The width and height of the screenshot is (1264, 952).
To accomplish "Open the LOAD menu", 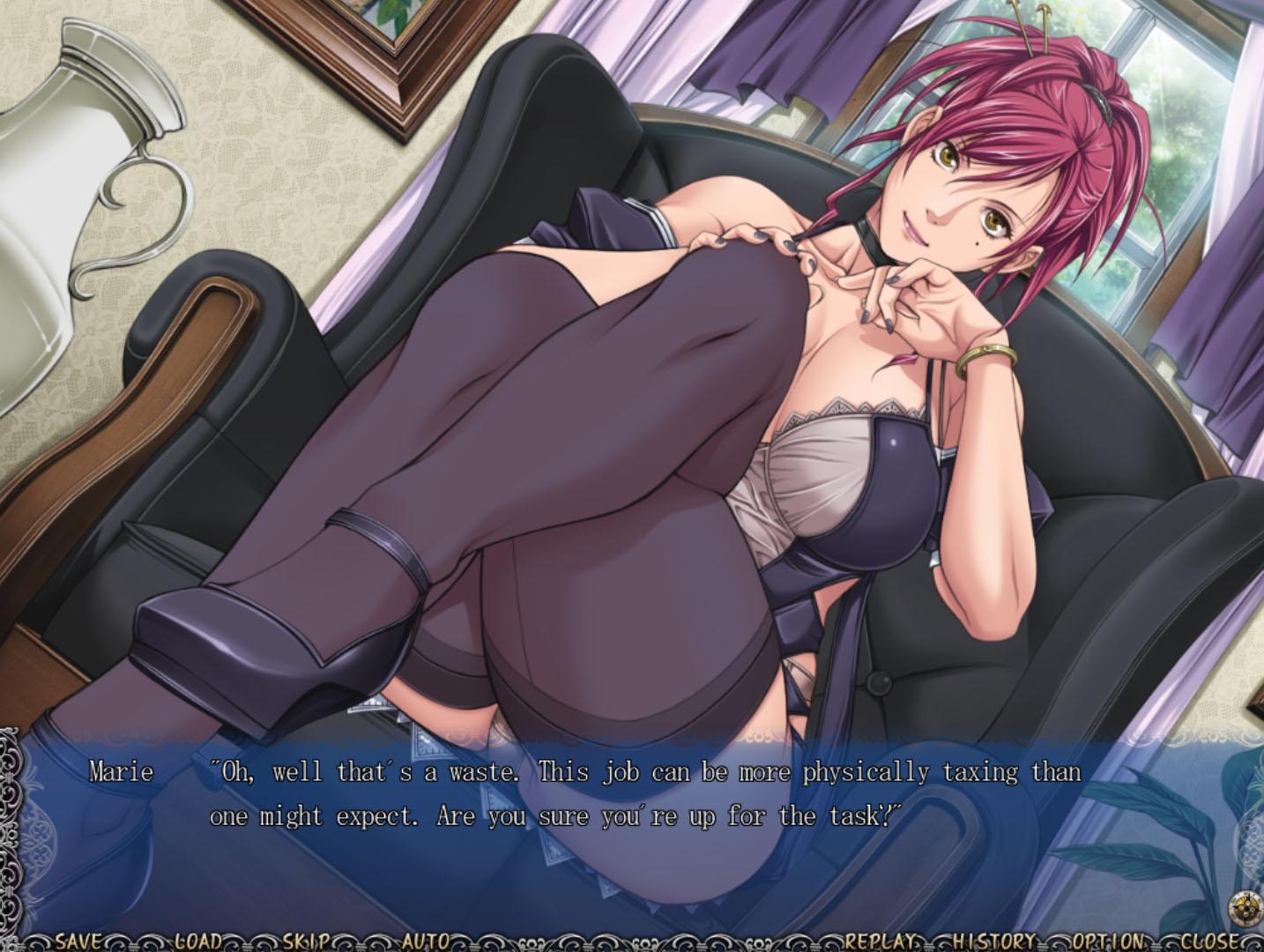I will coord(197,941).
